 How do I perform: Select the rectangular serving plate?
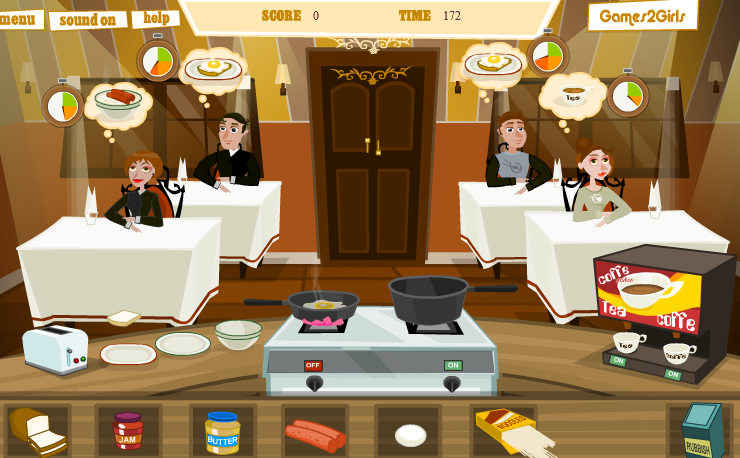click(128, 353)
